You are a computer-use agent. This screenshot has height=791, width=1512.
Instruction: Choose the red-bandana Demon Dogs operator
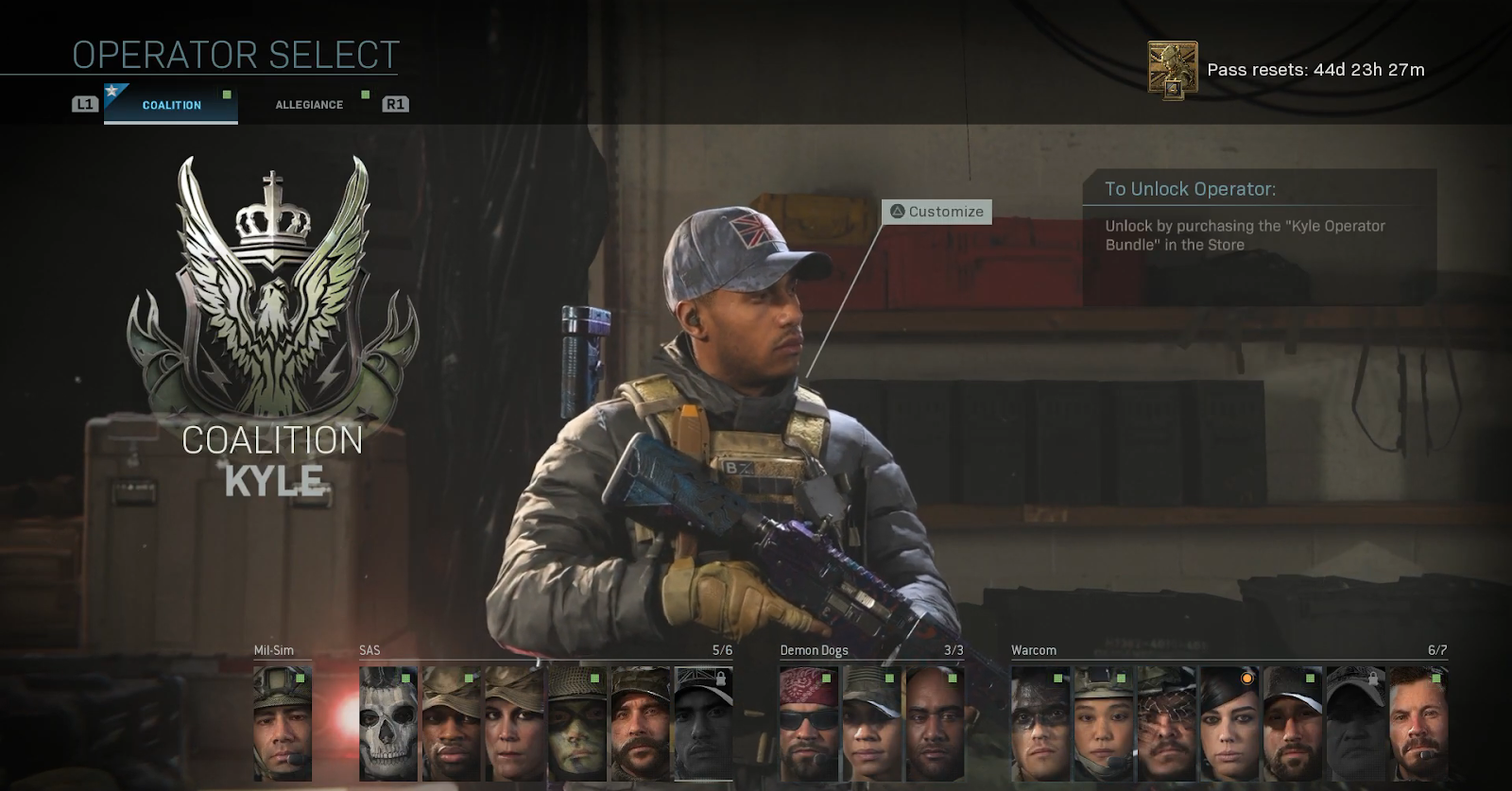(809, 724)
